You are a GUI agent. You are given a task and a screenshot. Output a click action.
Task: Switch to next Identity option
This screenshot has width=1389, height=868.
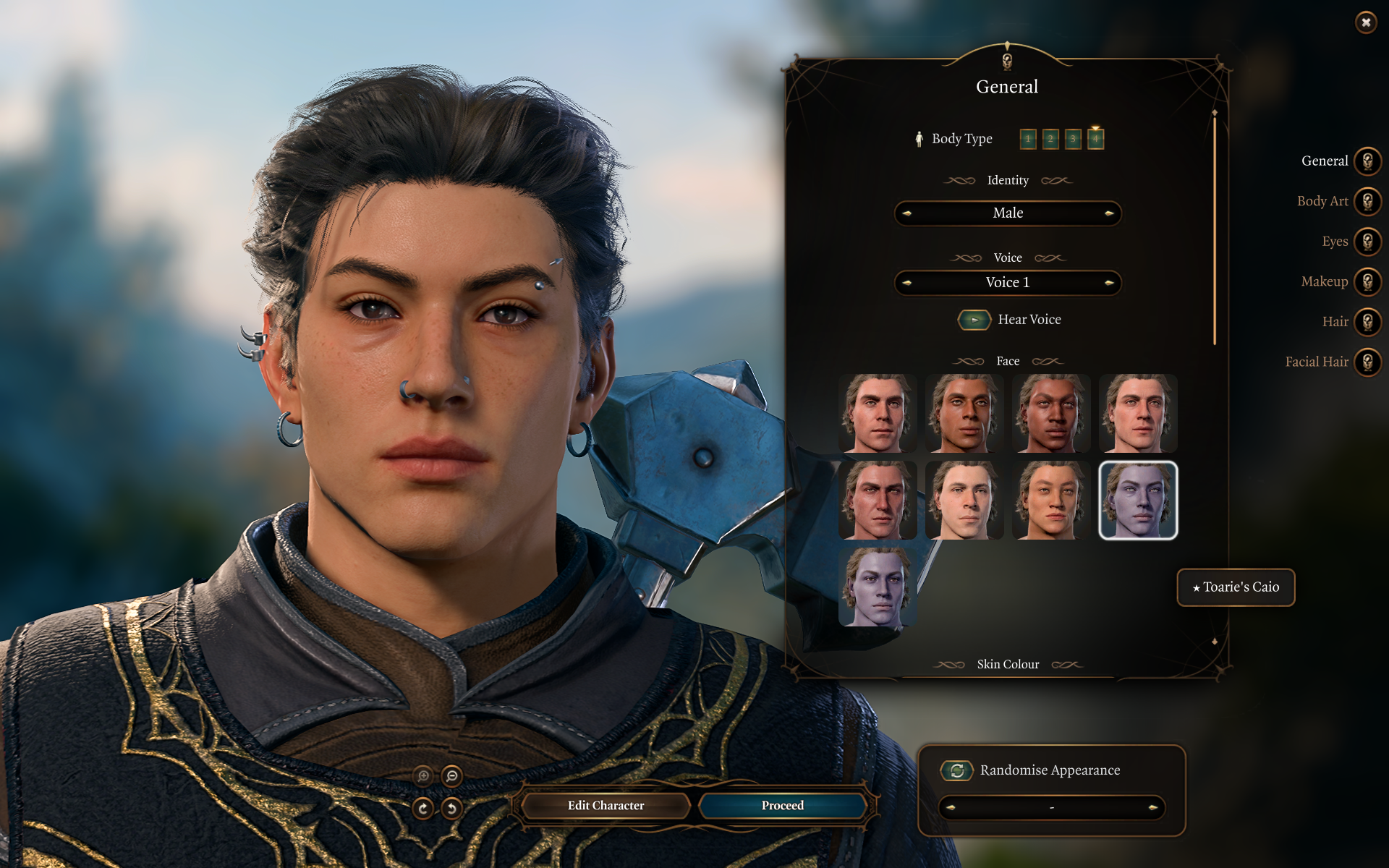click(x=1108, y=213)
